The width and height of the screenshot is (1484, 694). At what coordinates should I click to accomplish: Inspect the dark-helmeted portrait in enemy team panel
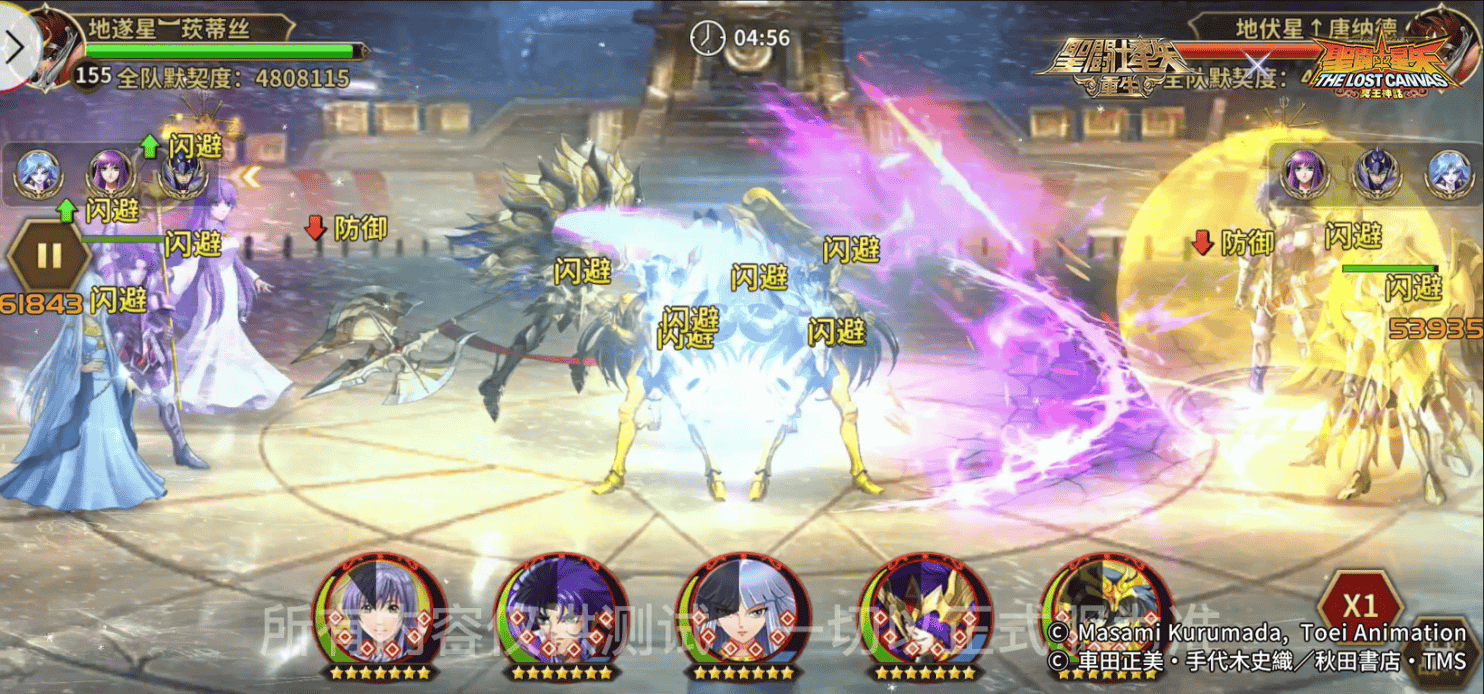[x=1375, y=174]
